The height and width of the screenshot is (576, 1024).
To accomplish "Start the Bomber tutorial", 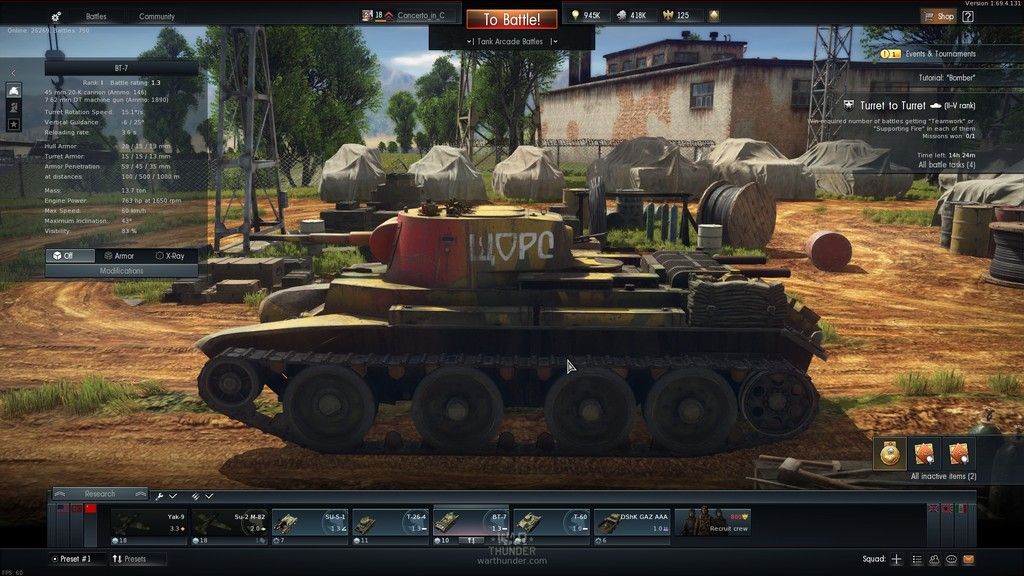I will click(946, 77).
